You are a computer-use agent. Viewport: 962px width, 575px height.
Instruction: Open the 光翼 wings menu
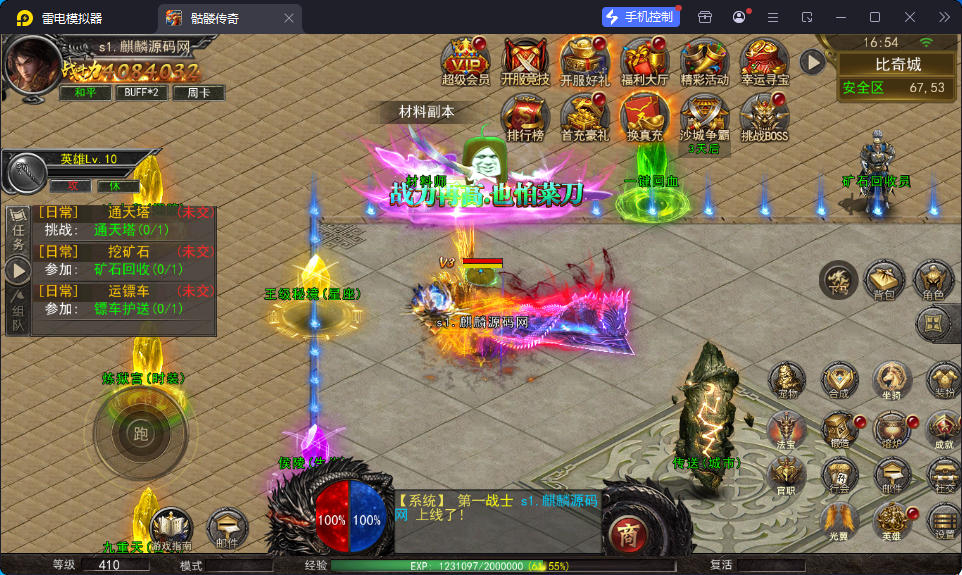[x=839, y=520]
